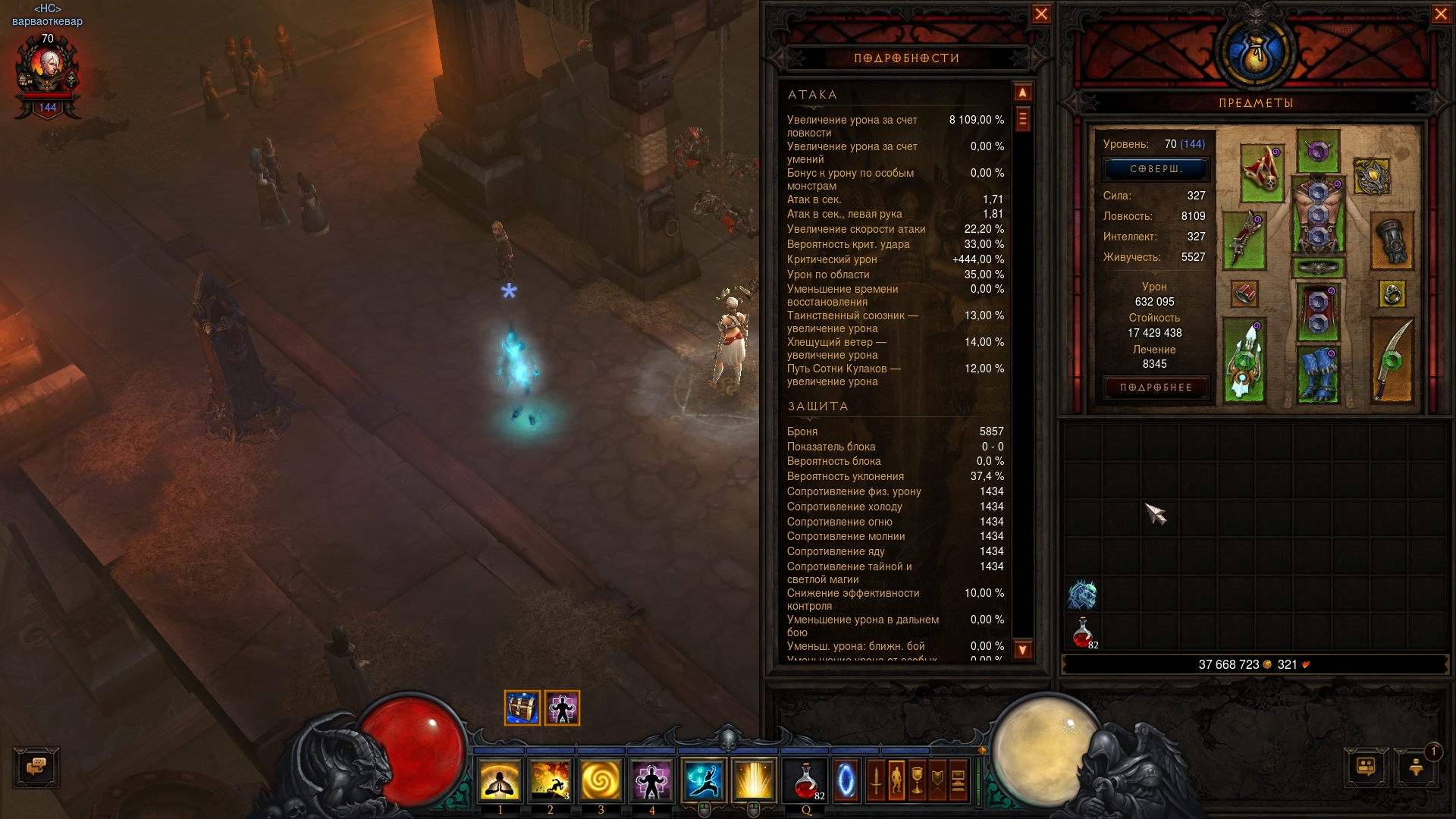Click the red Details button under Healing
The height and width of the screenshot is (819, 1456).
point(1155,388)
